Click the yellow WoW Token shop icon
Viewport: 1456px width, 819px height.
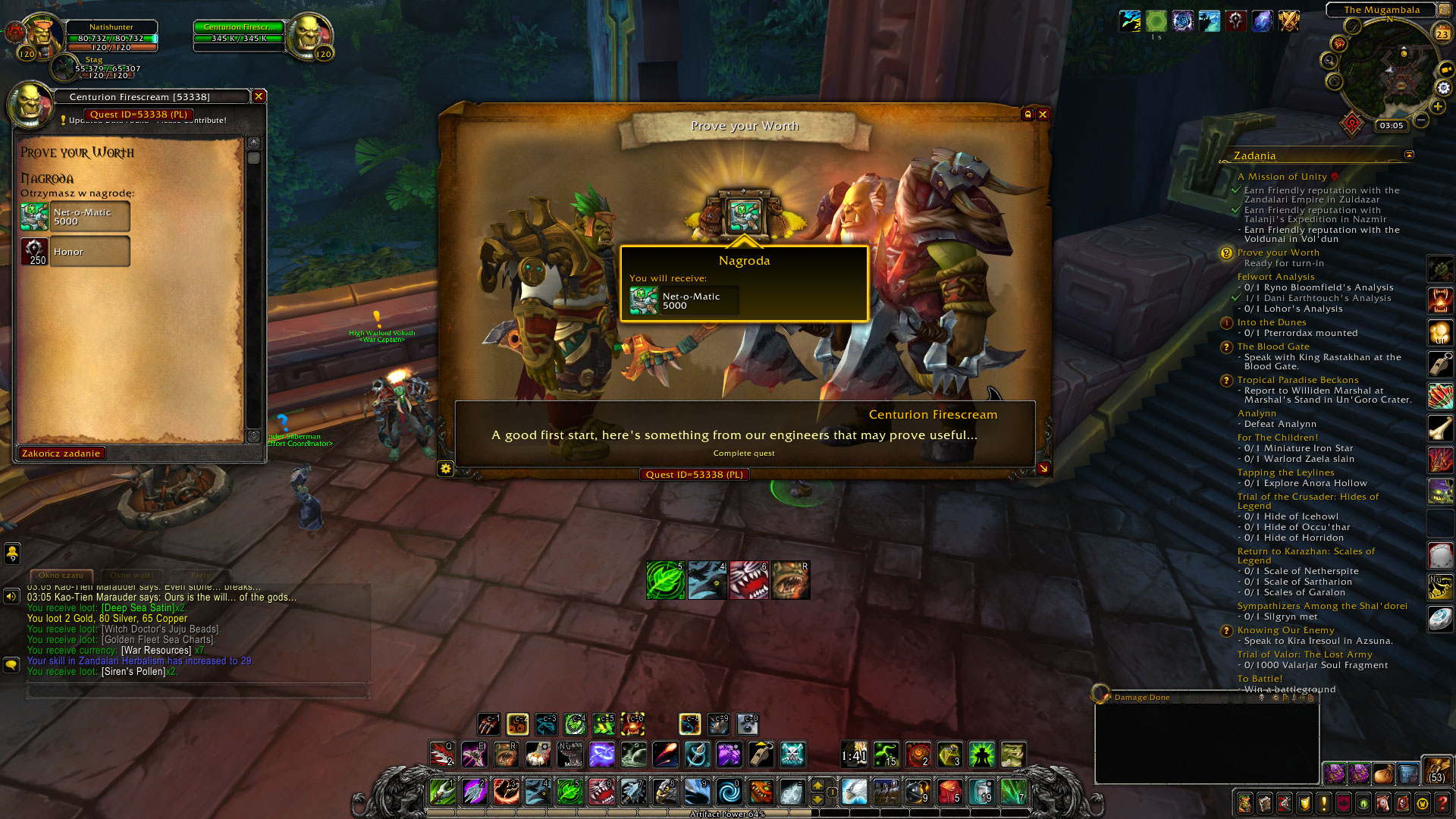point(1422,805)
